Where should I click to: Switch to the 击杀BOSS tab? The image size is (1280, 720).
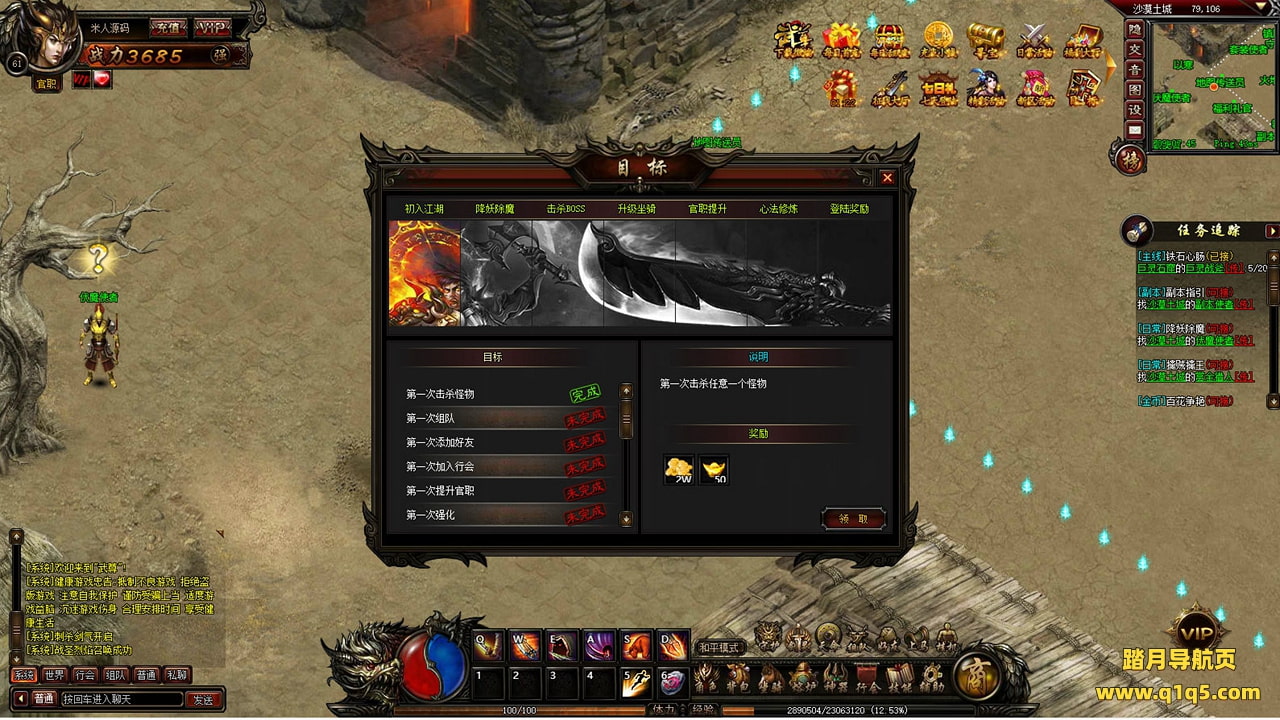click(566, 209)
